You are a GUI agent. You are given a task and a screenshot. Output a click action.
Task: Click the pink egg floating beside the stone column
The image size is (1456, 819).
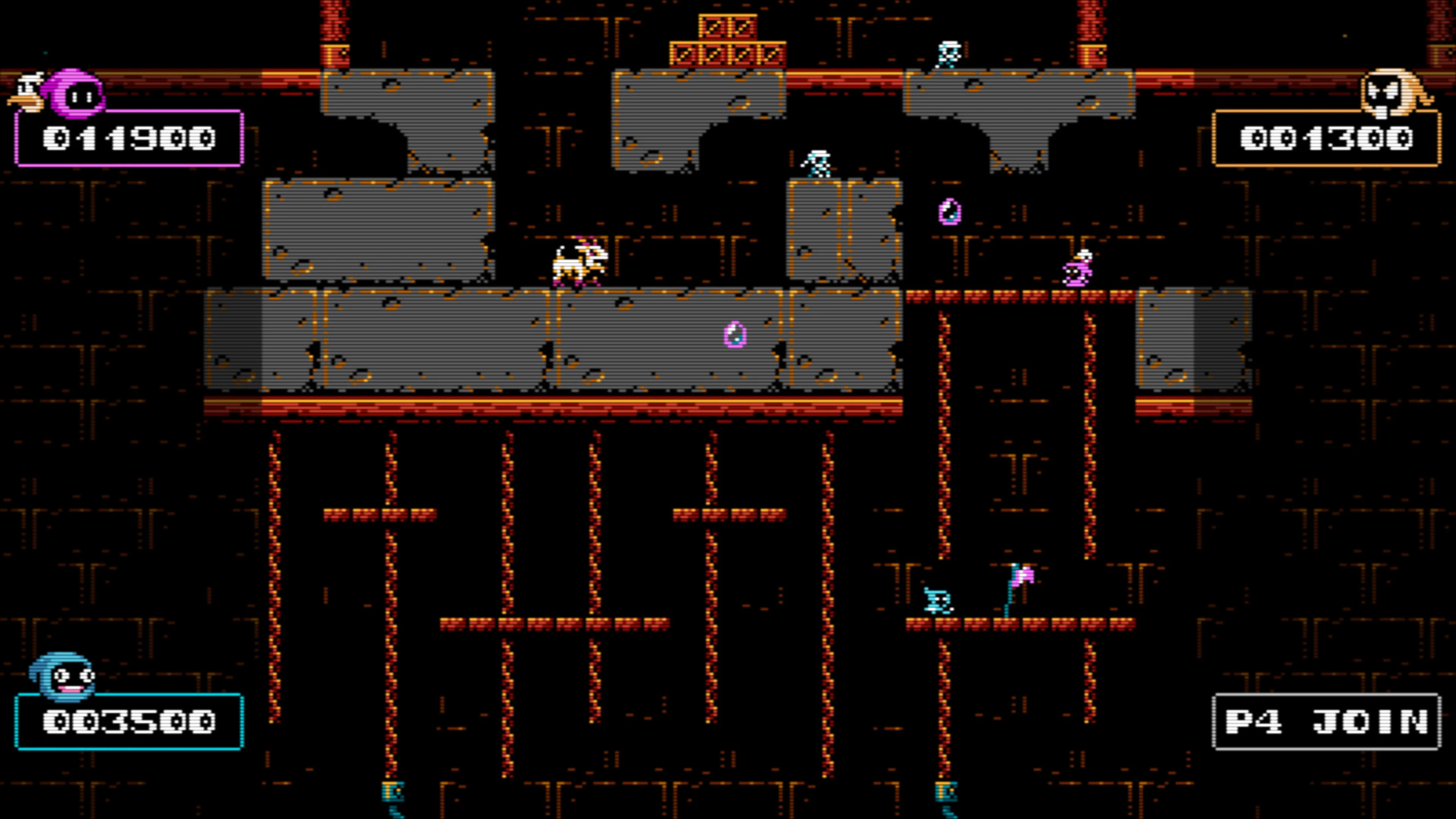click(x=949, y=212)
